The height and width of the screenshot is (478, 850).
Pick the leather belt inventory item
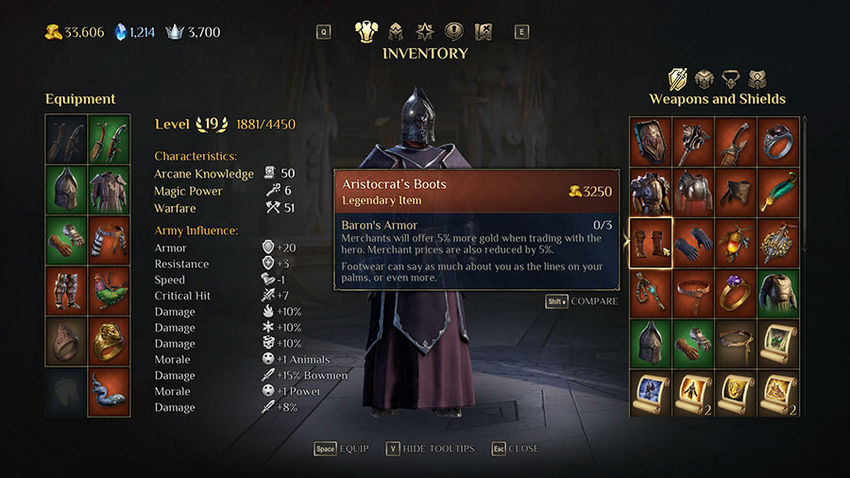pos(693,293)
